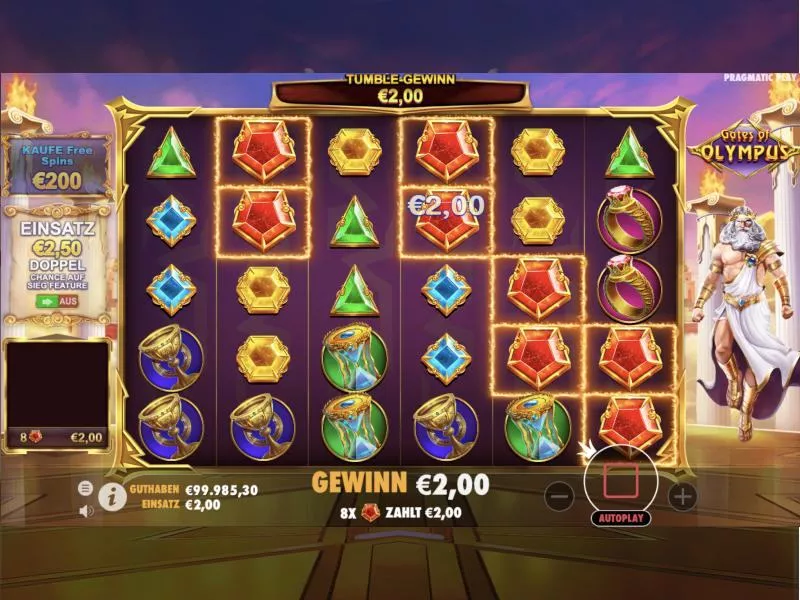Buy Free Spins for €200
This screenshot has height=600, width=800.
point(55,167)
